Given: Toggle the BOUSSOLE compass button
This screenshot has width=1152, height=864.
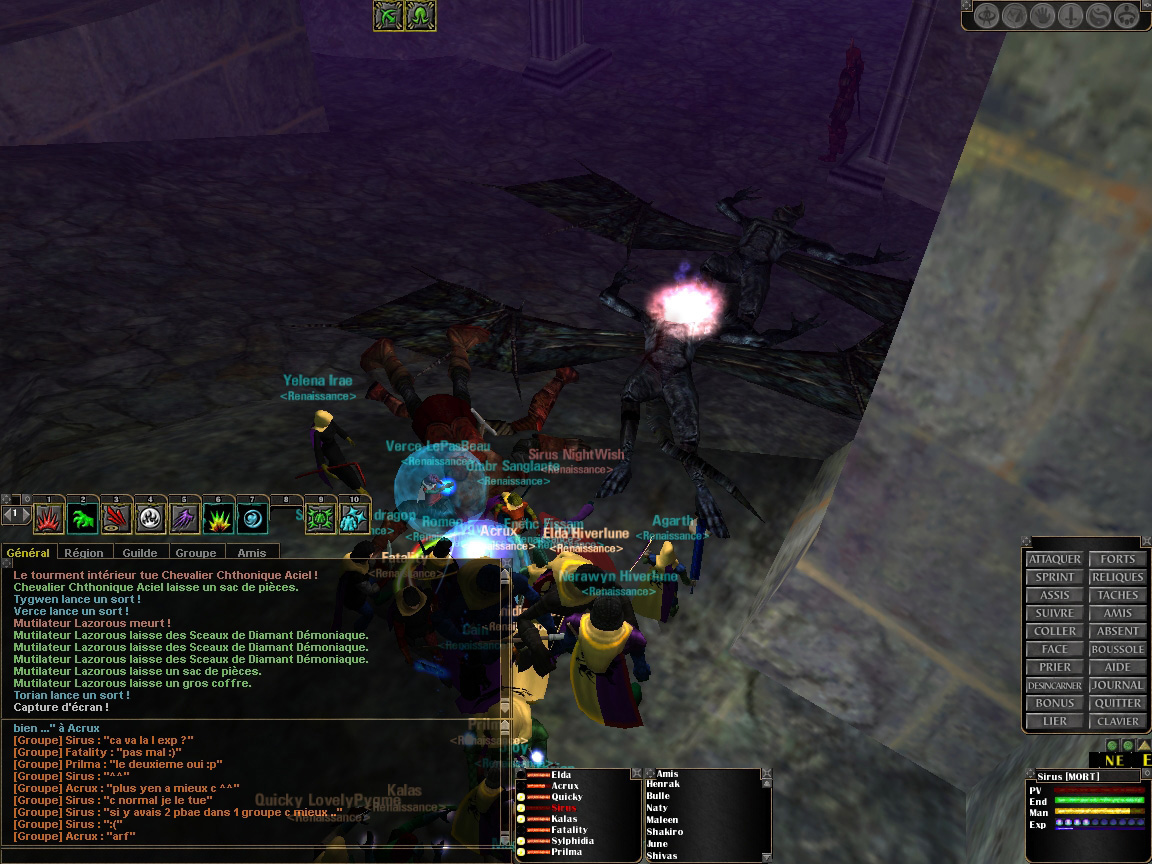Looking at the screenshot, I should pyautogui.click(x=1117, y=649).
